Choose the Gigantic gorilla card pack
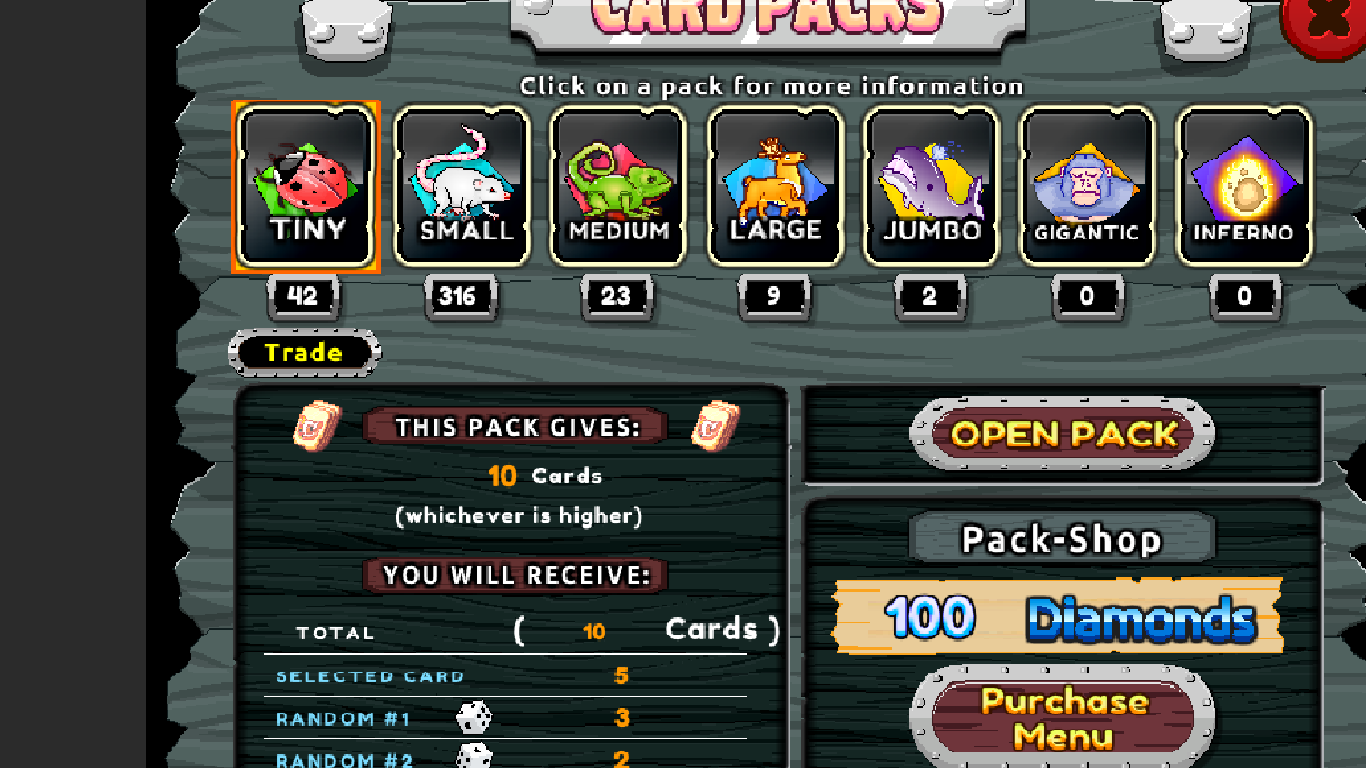The width and height of the screenshot is (1366, 768). pos(1087,186)
